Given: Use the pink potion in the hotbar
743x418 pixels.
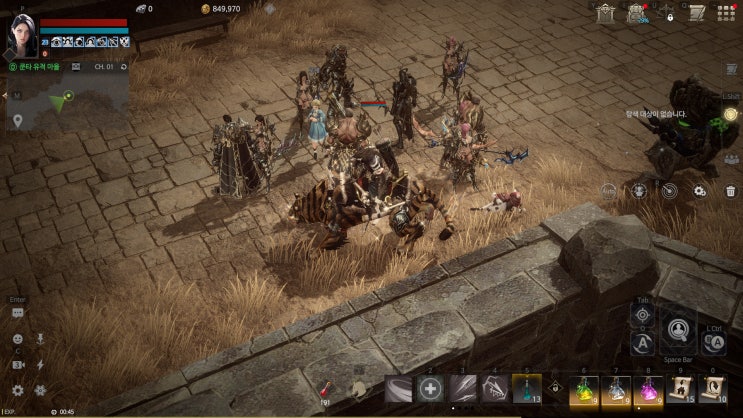Looking at the screenshot, I should tap(648, 390).
